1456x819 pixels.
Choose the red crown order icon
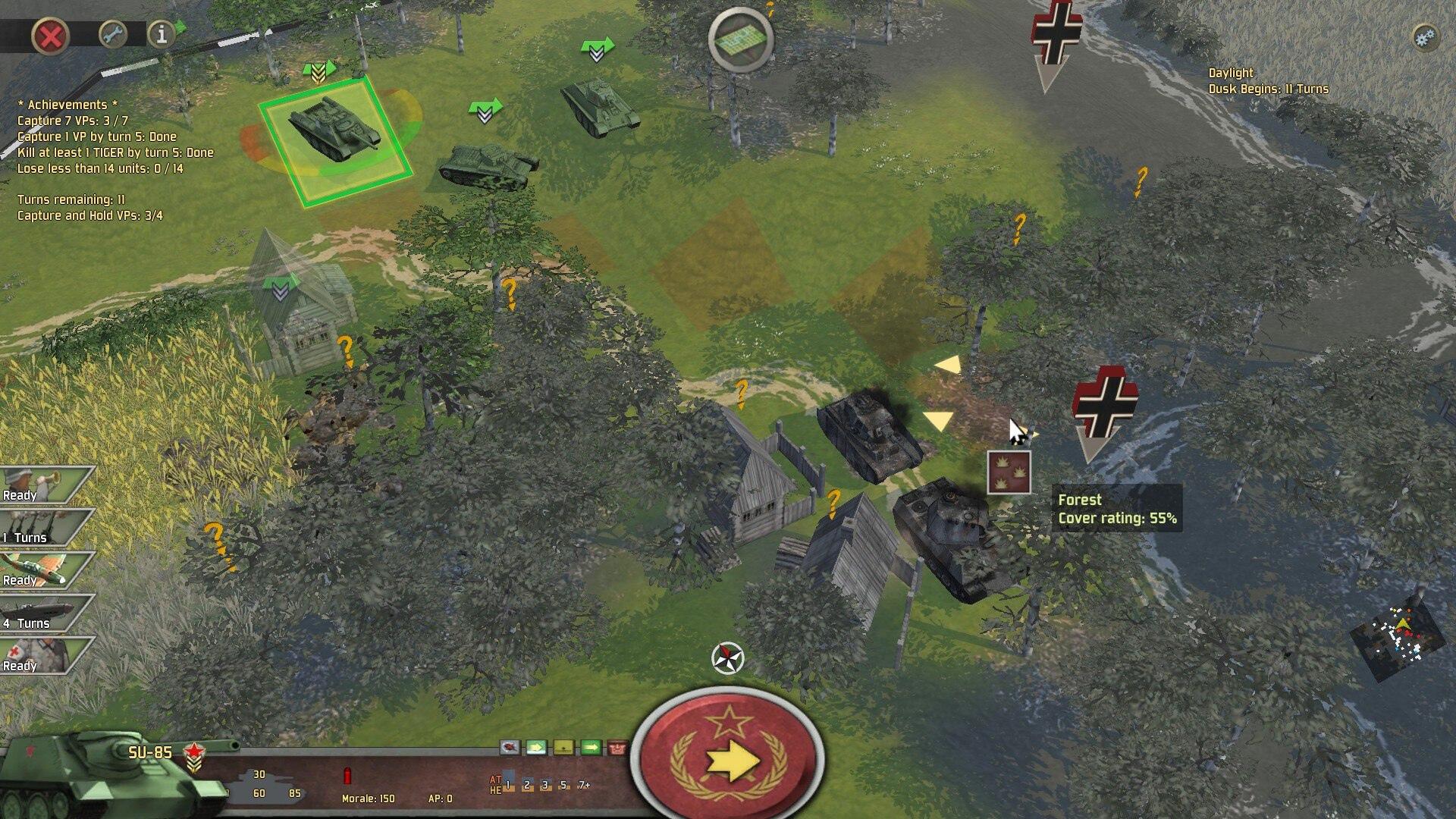618,748
